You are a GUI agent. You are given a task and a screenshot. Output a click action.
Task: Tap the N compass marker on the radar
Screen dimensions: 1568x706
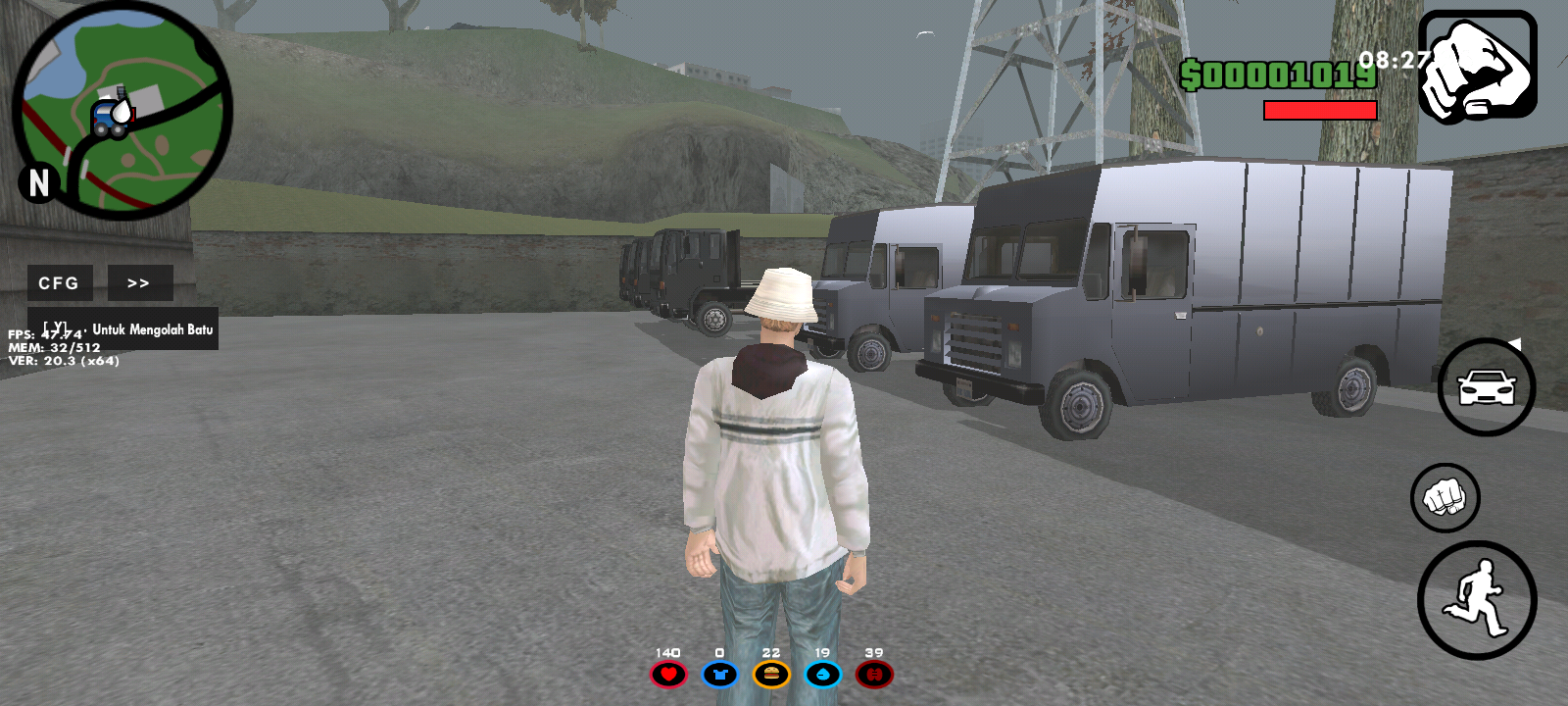[39, 182]
